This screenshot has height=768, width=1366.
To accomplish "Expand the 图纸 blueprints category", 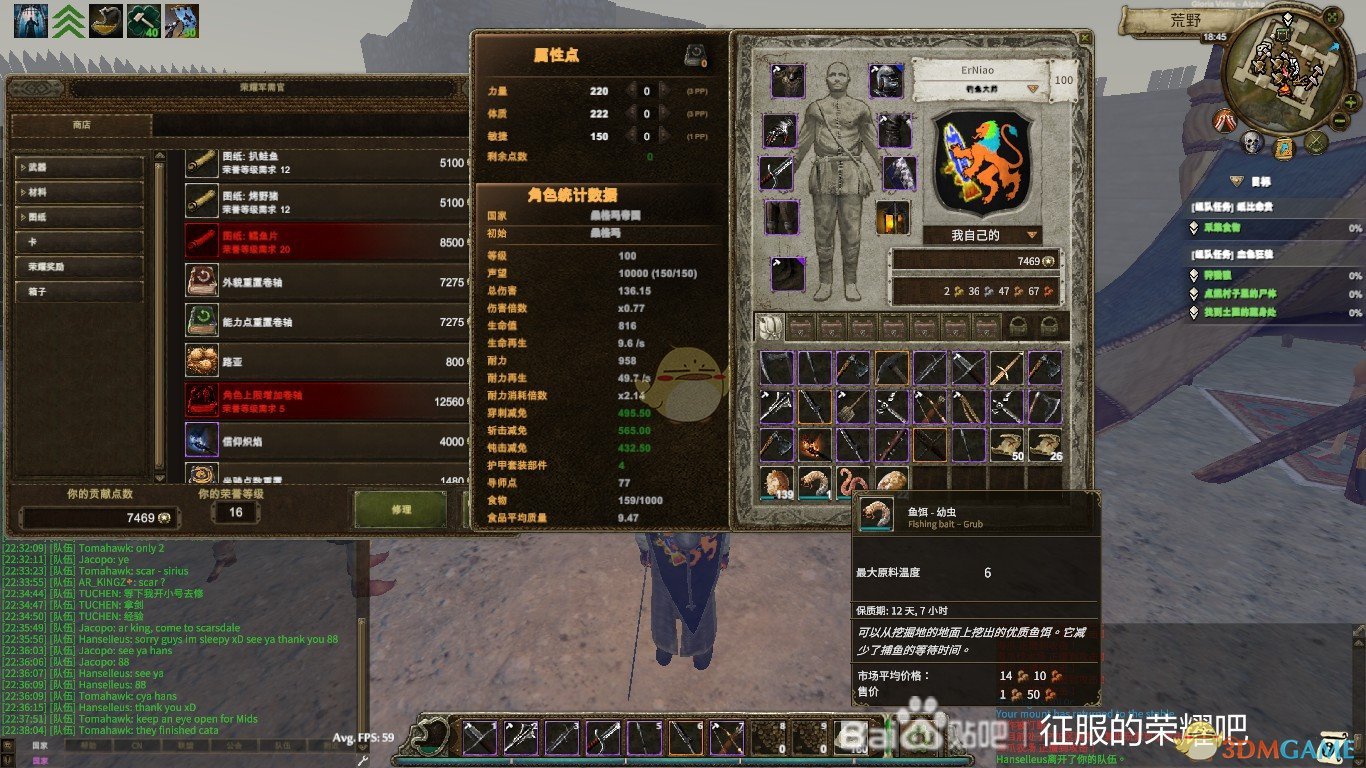I will (80, 216).
